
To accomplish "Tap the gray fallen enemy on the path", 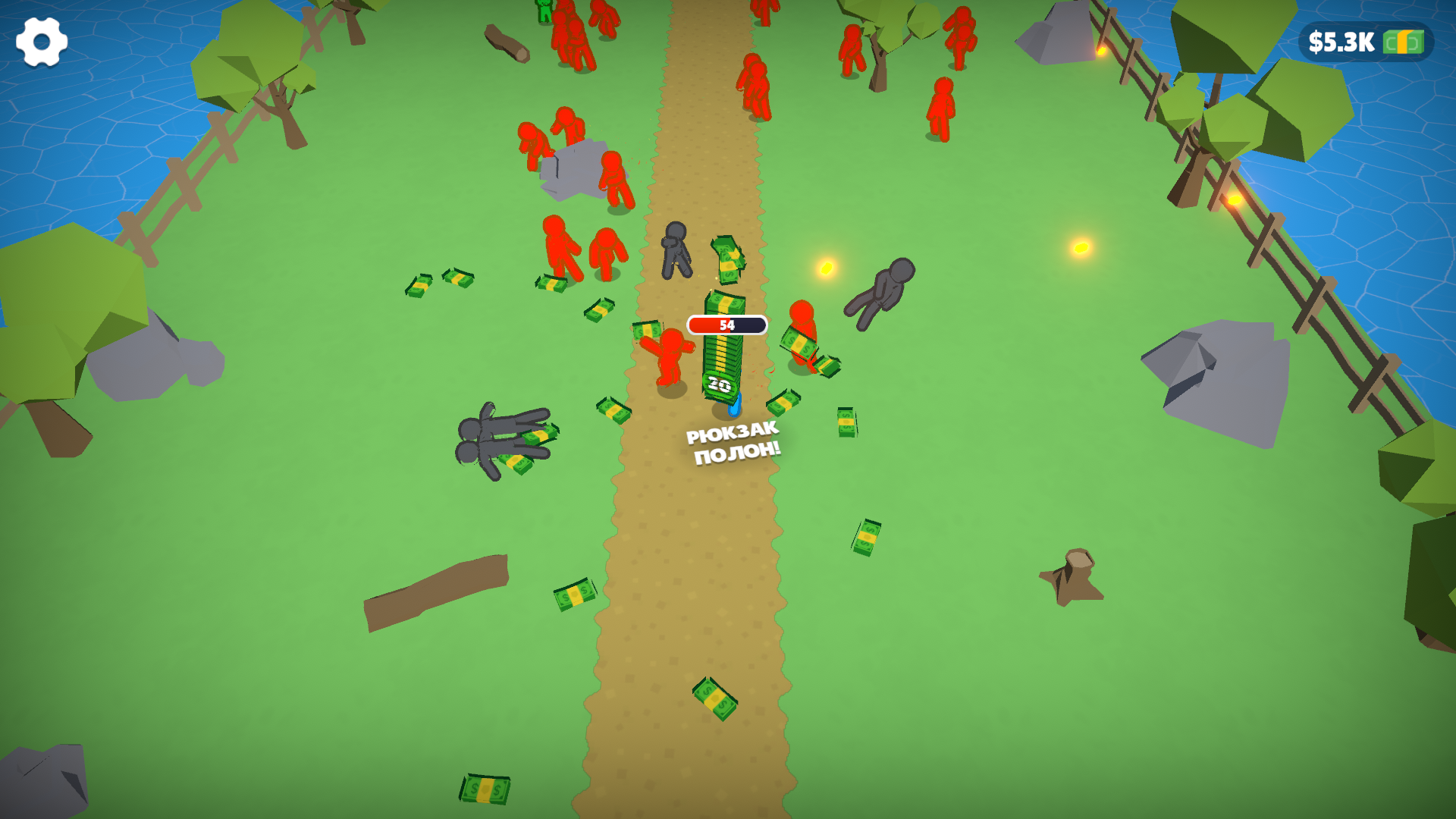I will click(677, 250).
